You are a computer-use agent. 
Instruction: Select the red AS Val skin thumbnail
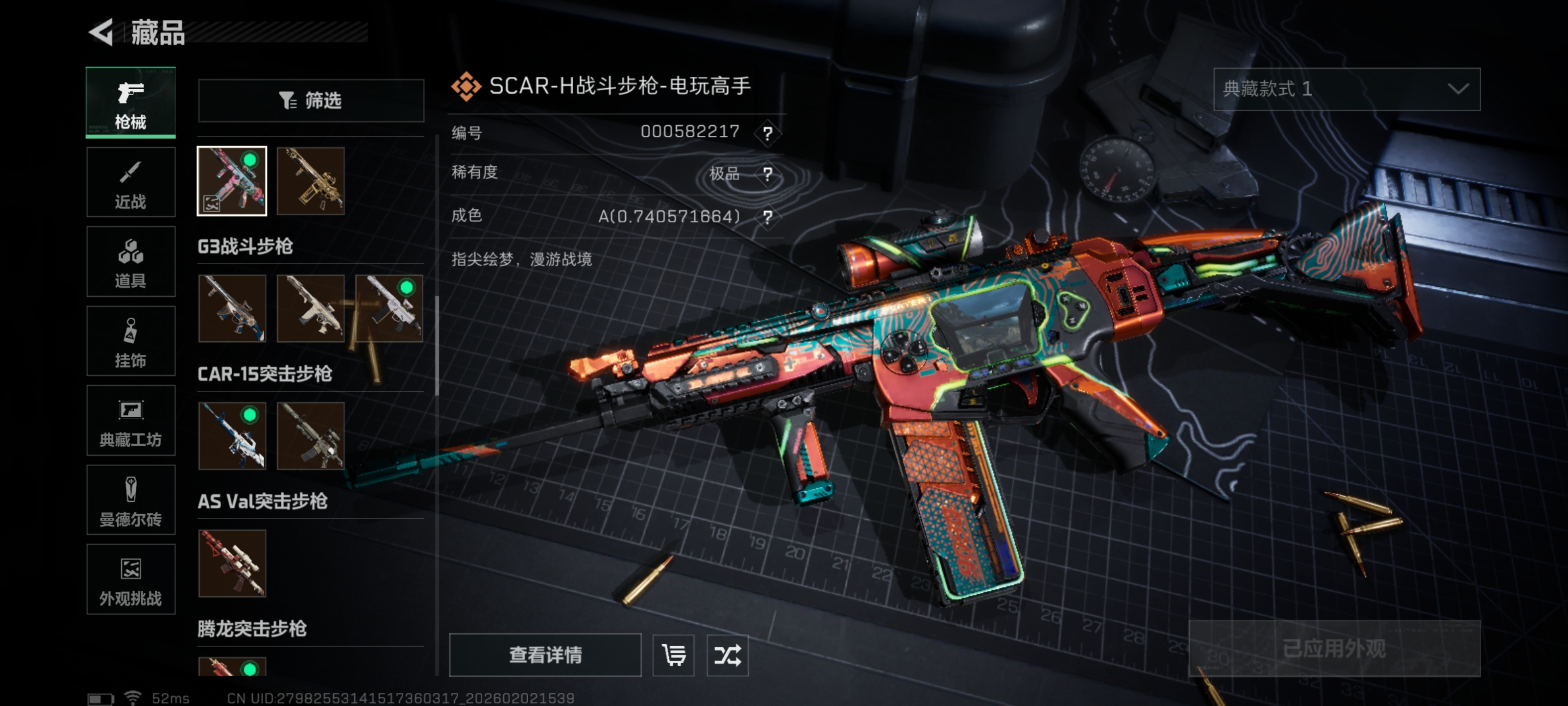pos(232,563)
